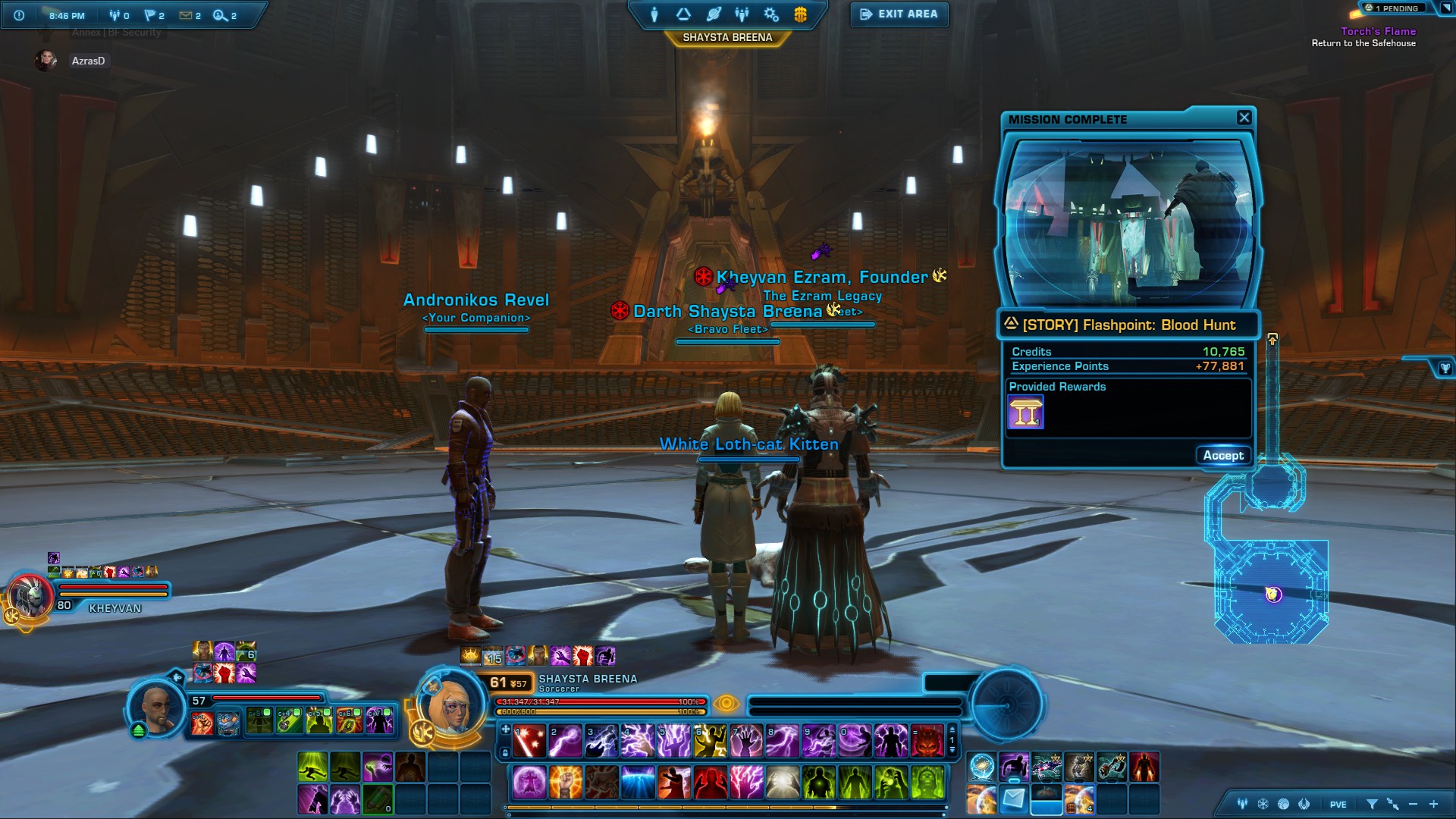
Task: Toggle the PVE instance indicator
Action: point(1338,805)
